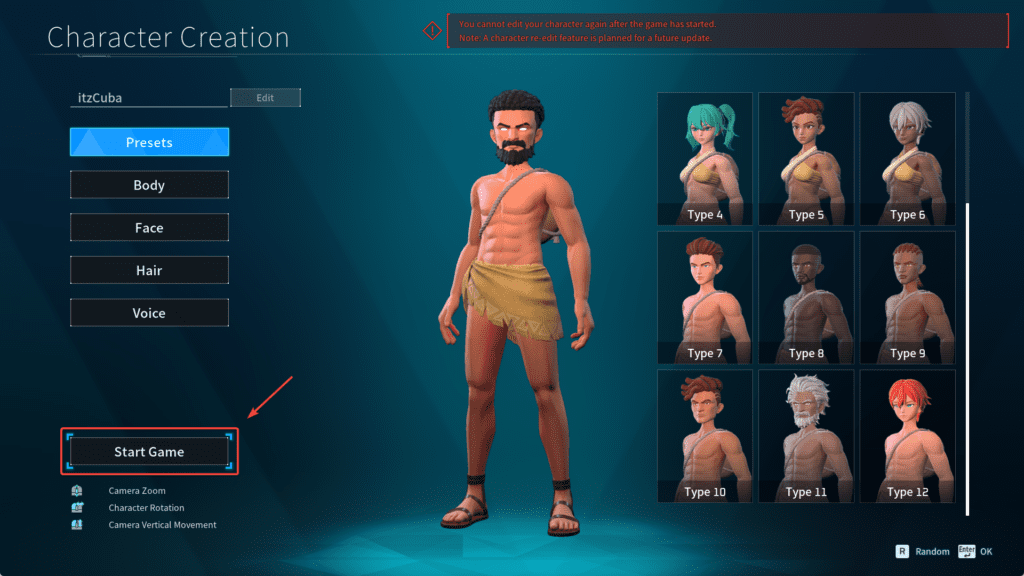Choose the Voice category
The image size is (1024, 576).
pyautogui.click(x=149, y=313)
